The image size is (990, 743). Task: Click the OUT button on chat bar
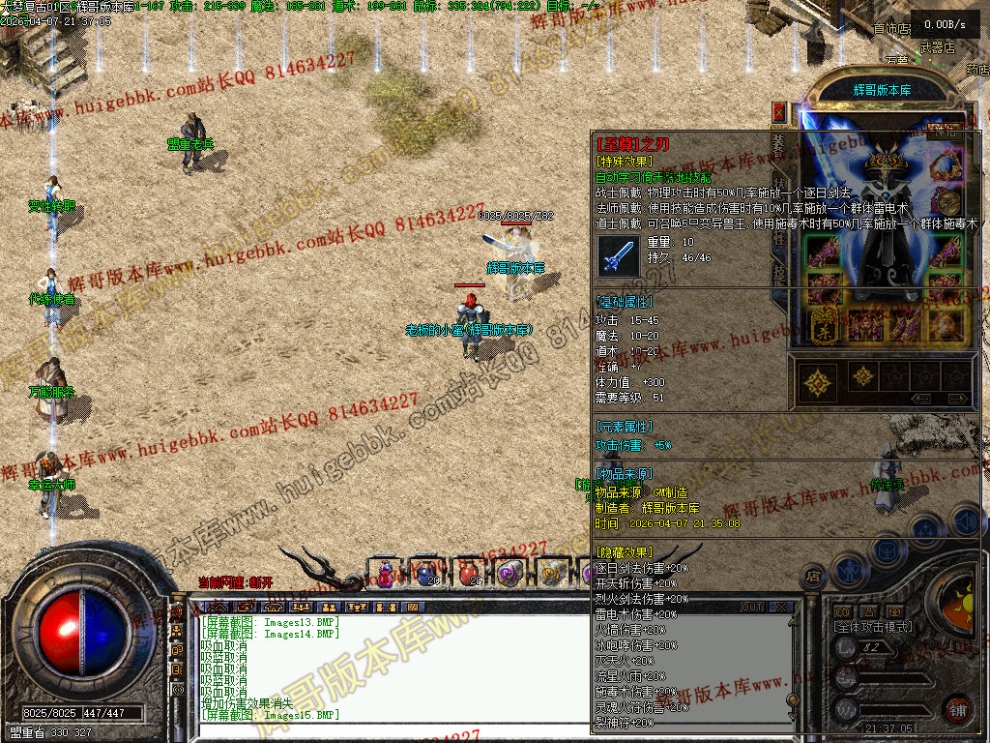[x=752, y=607]
